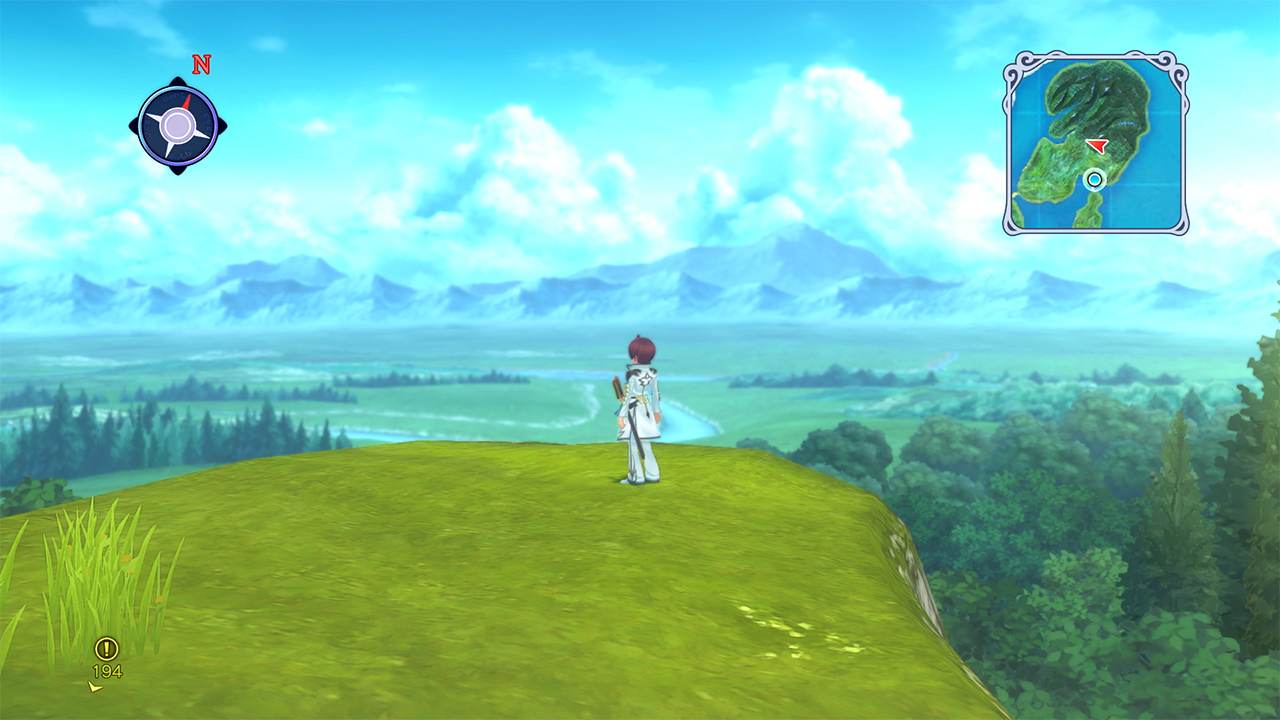
Task: Click the green island shown on the minimap
Action: [x=1095, y=115]
